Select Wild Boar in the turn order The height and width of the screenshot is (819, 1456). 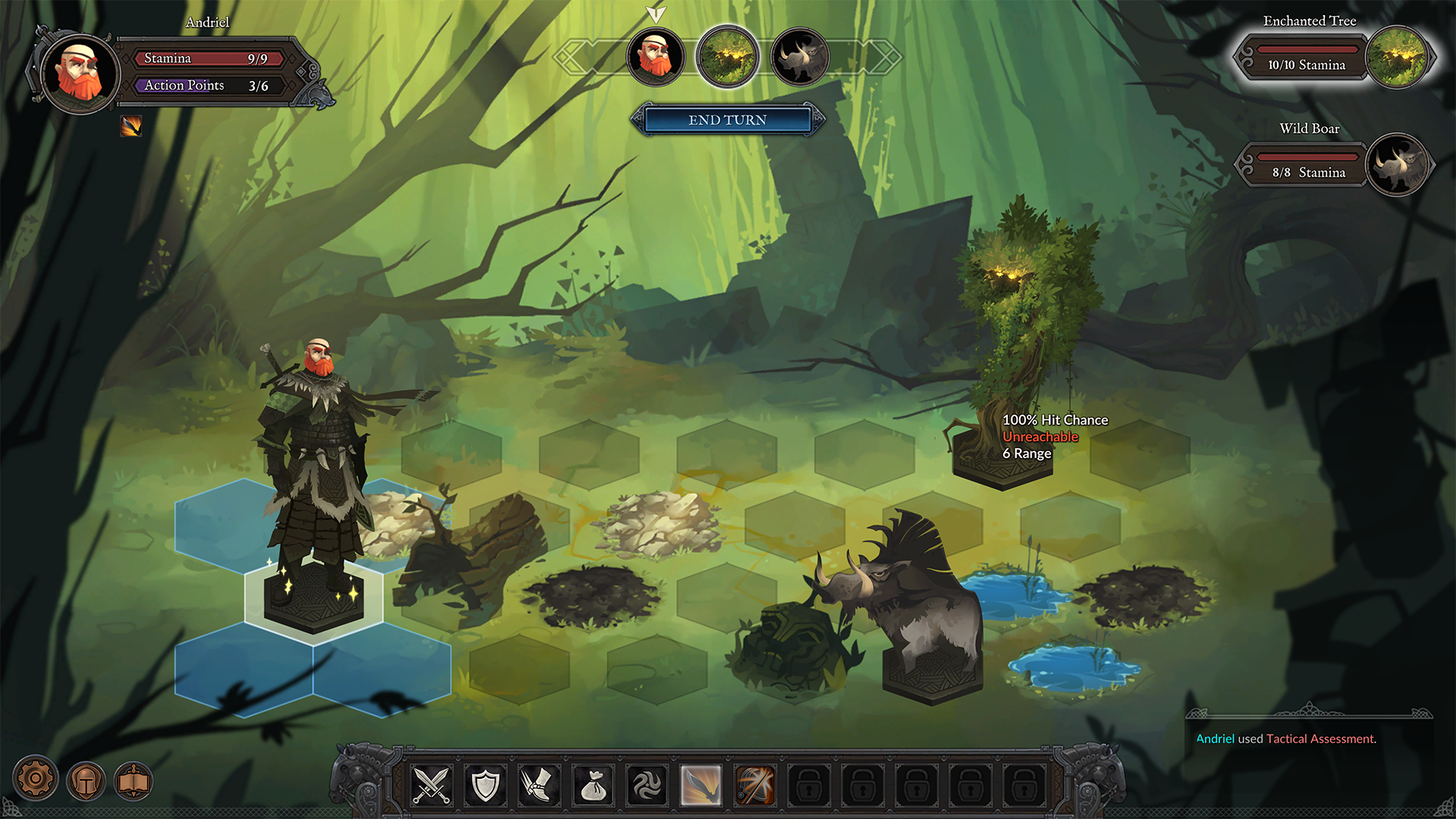point(799,57)
